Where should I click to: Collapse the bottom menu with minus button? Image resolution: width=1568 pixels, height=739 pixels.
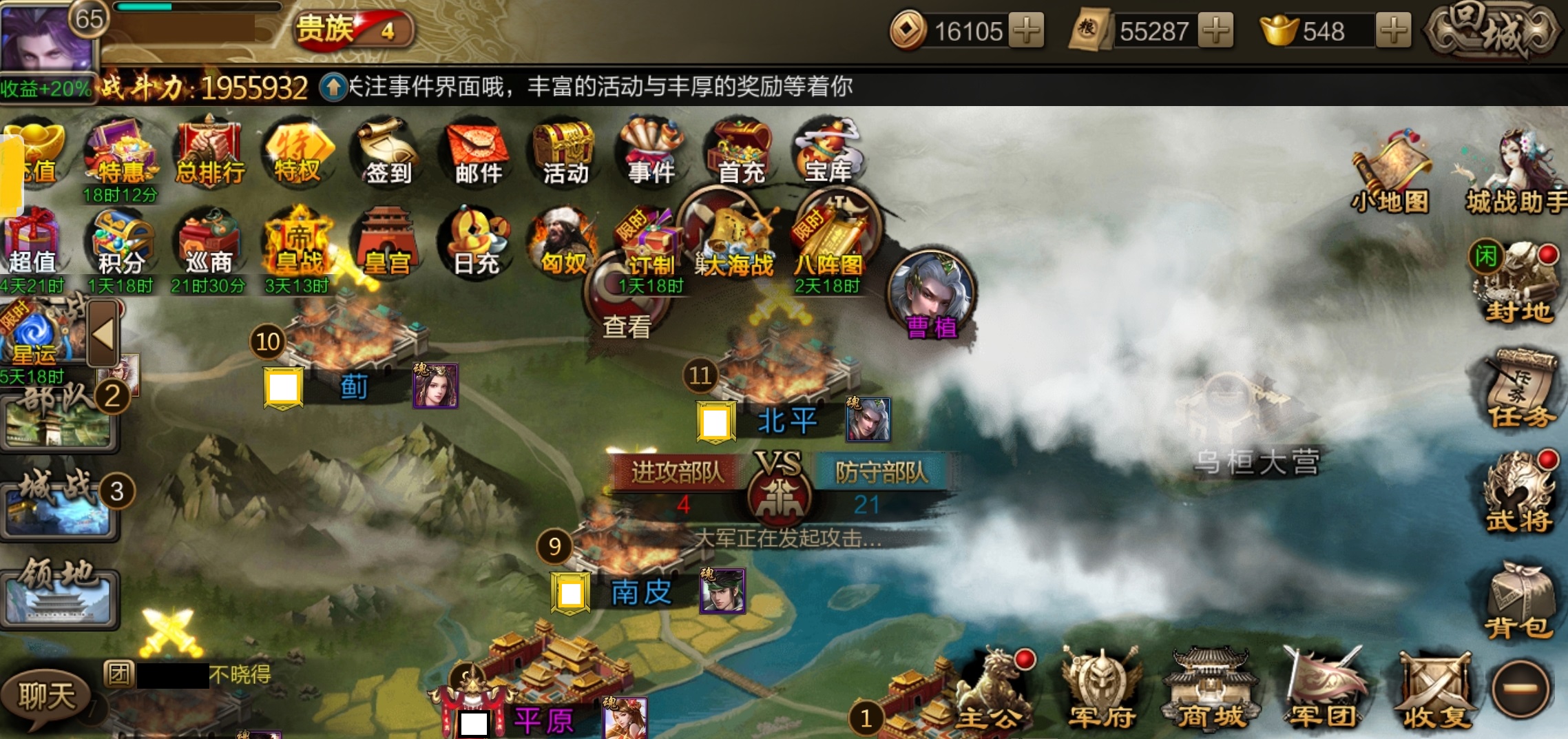[1522, 688]
